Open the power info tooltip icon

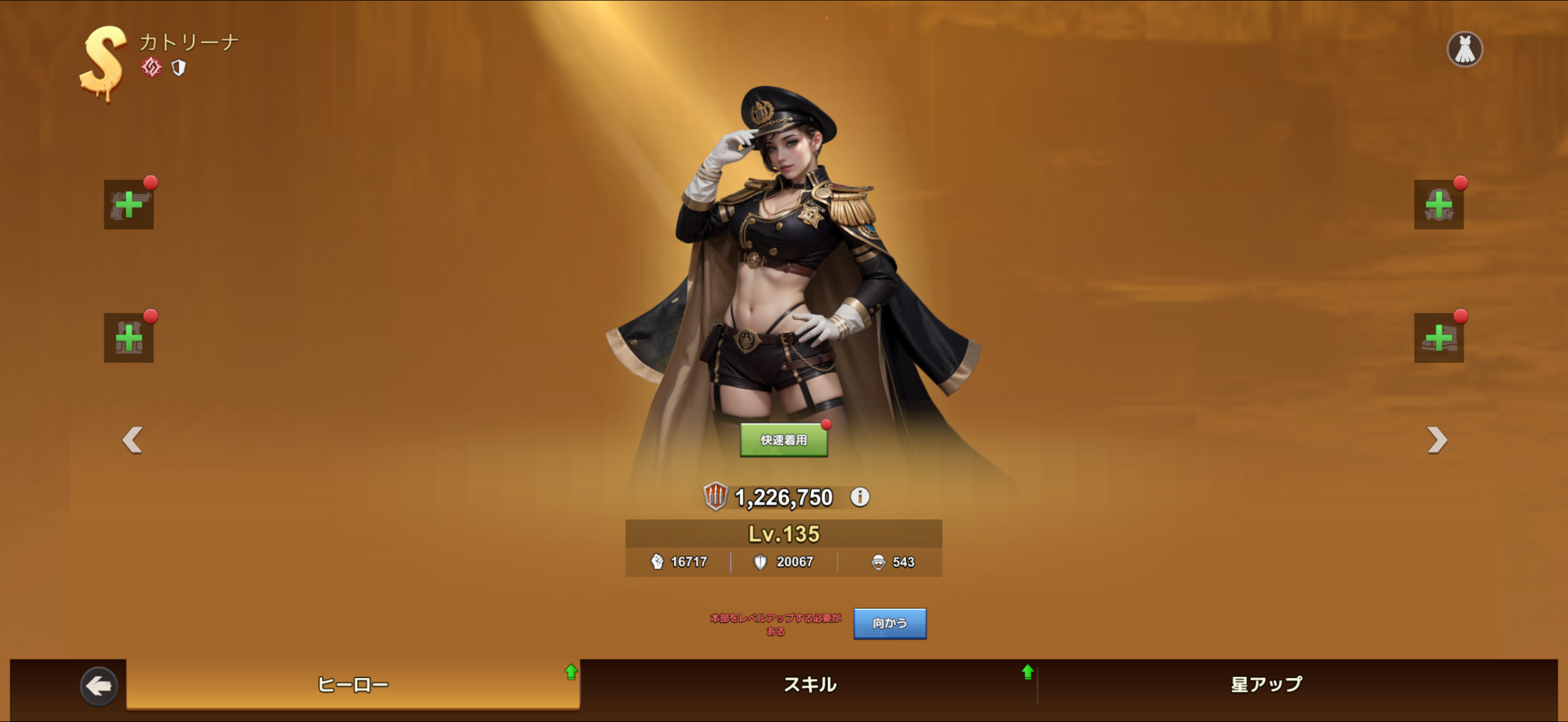(x=859, y=497)
